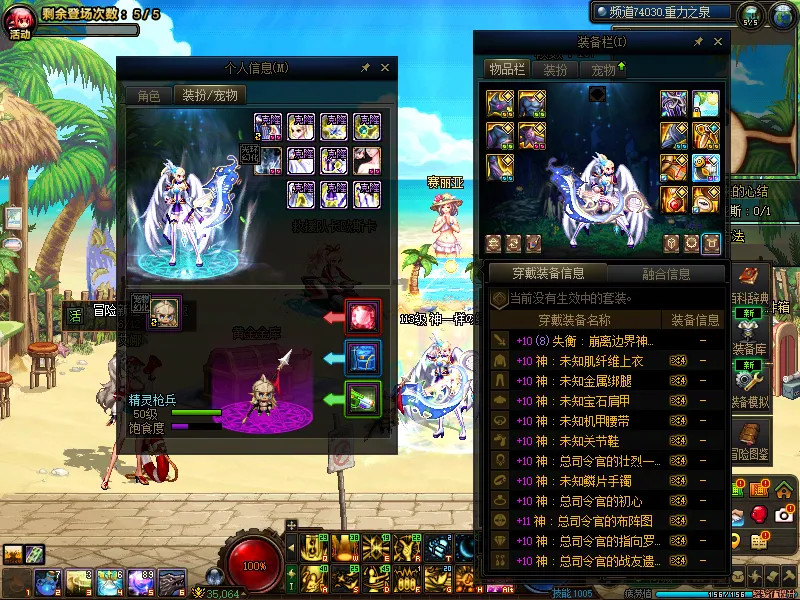This screenshot has width=800, height=600.
Task: Select the 穿戴装备信息 equipped gear tab
Action: (547, 273)
